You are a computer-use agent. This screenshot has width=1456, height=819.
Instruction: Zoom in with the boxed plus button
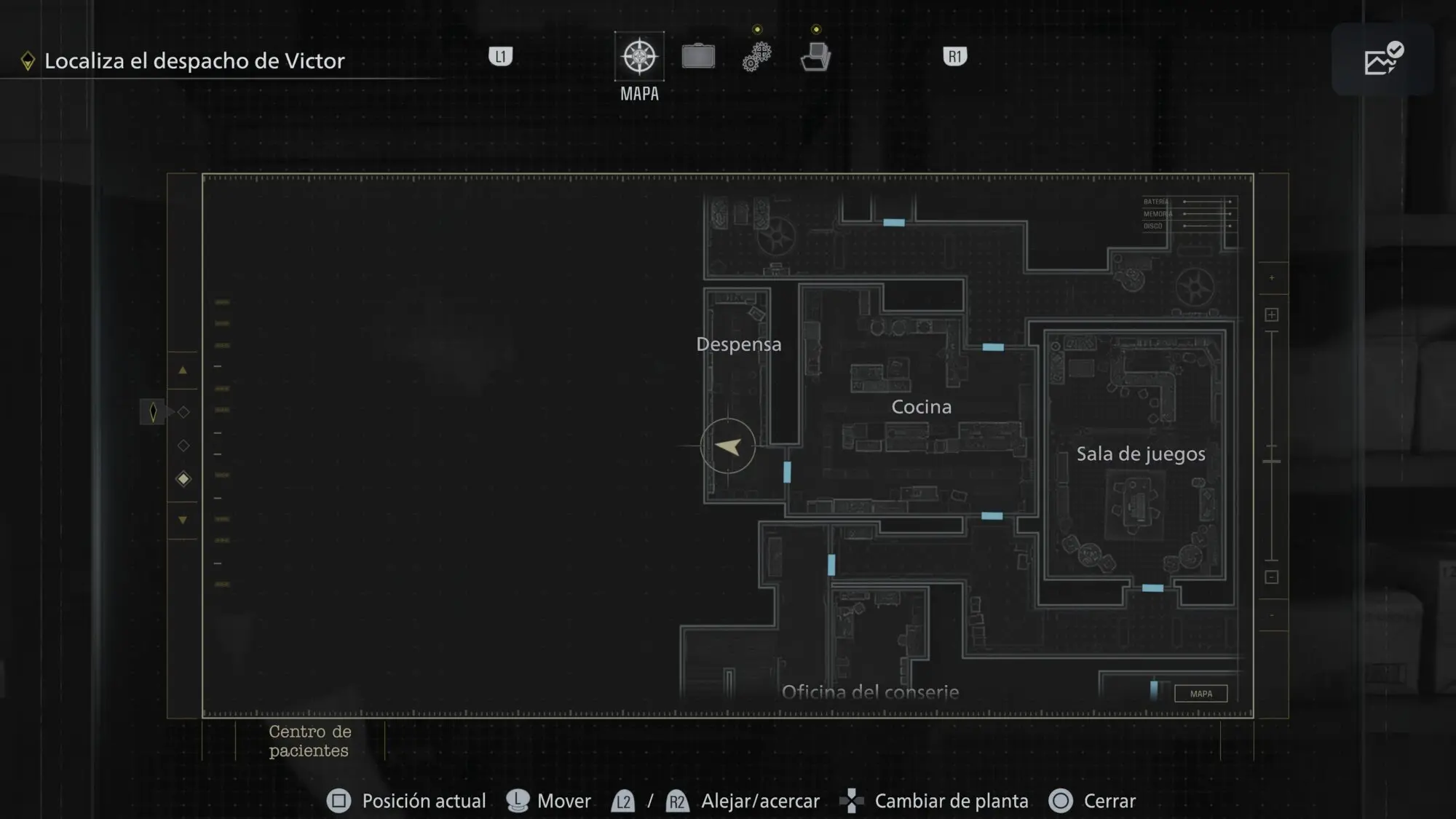click(x=1271, y=314)
